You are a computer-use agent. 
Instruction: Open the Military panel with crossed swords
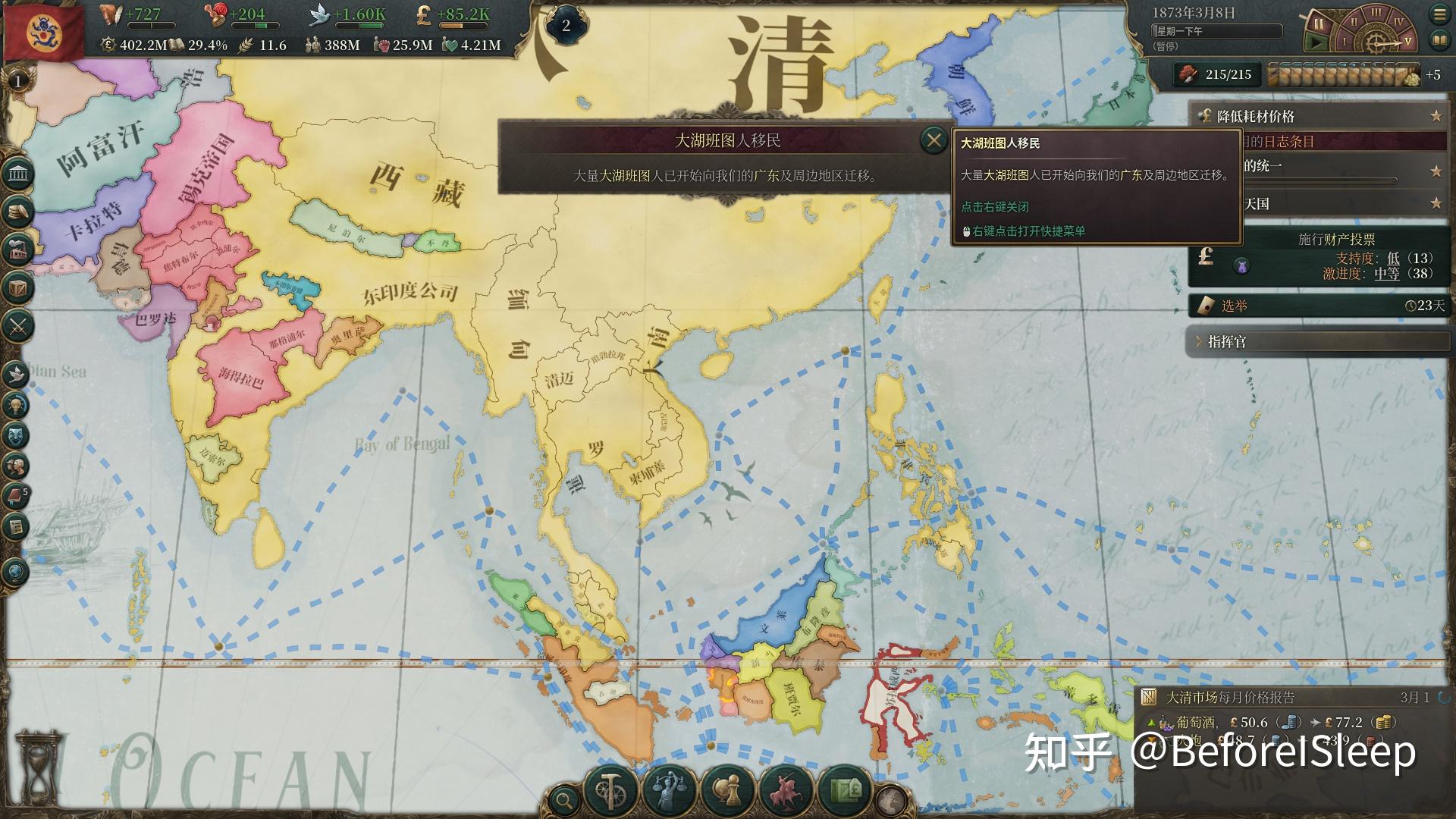(x=17, y=327)
